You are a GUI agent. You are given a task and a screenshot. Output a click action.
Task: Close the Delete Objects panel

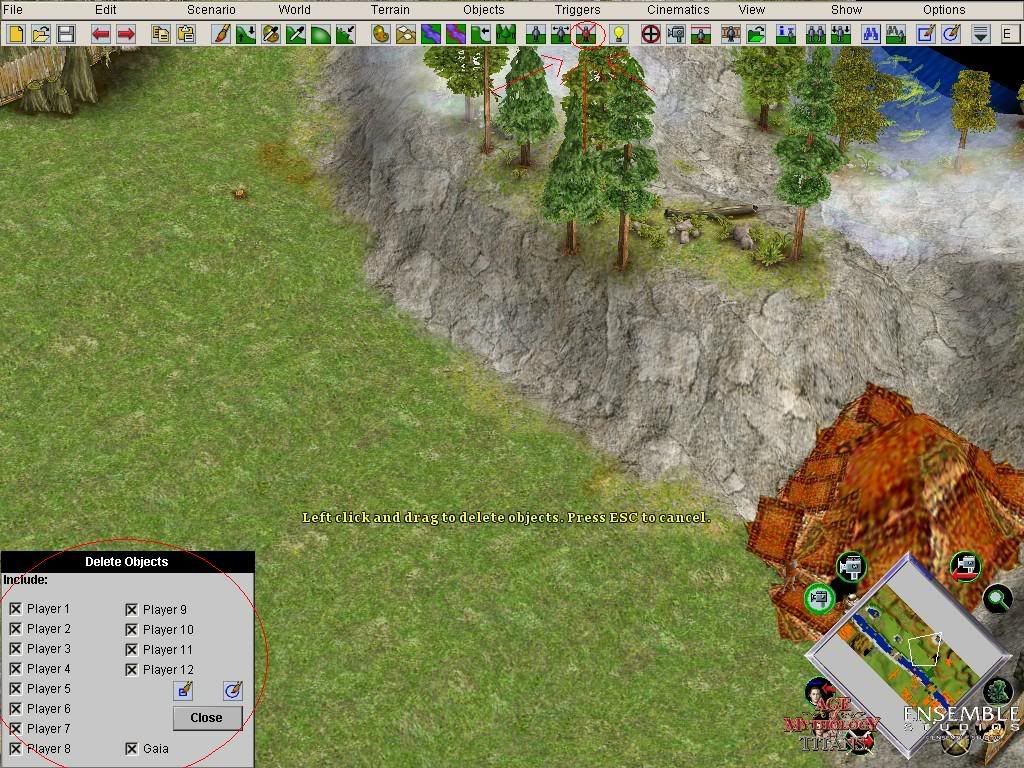click(x=206, y=717)
